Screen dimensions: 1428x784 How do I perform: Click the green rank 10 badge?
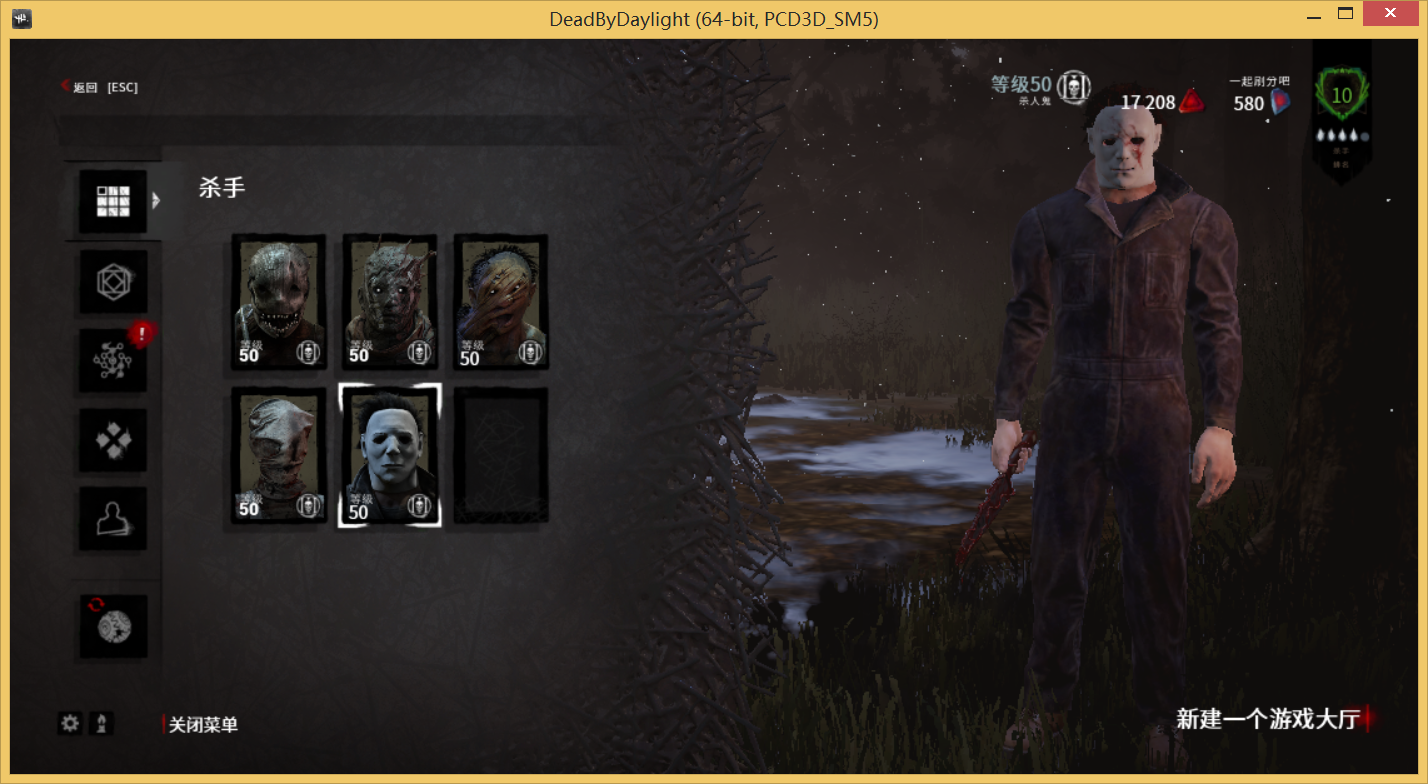[x=1341, y=97]
